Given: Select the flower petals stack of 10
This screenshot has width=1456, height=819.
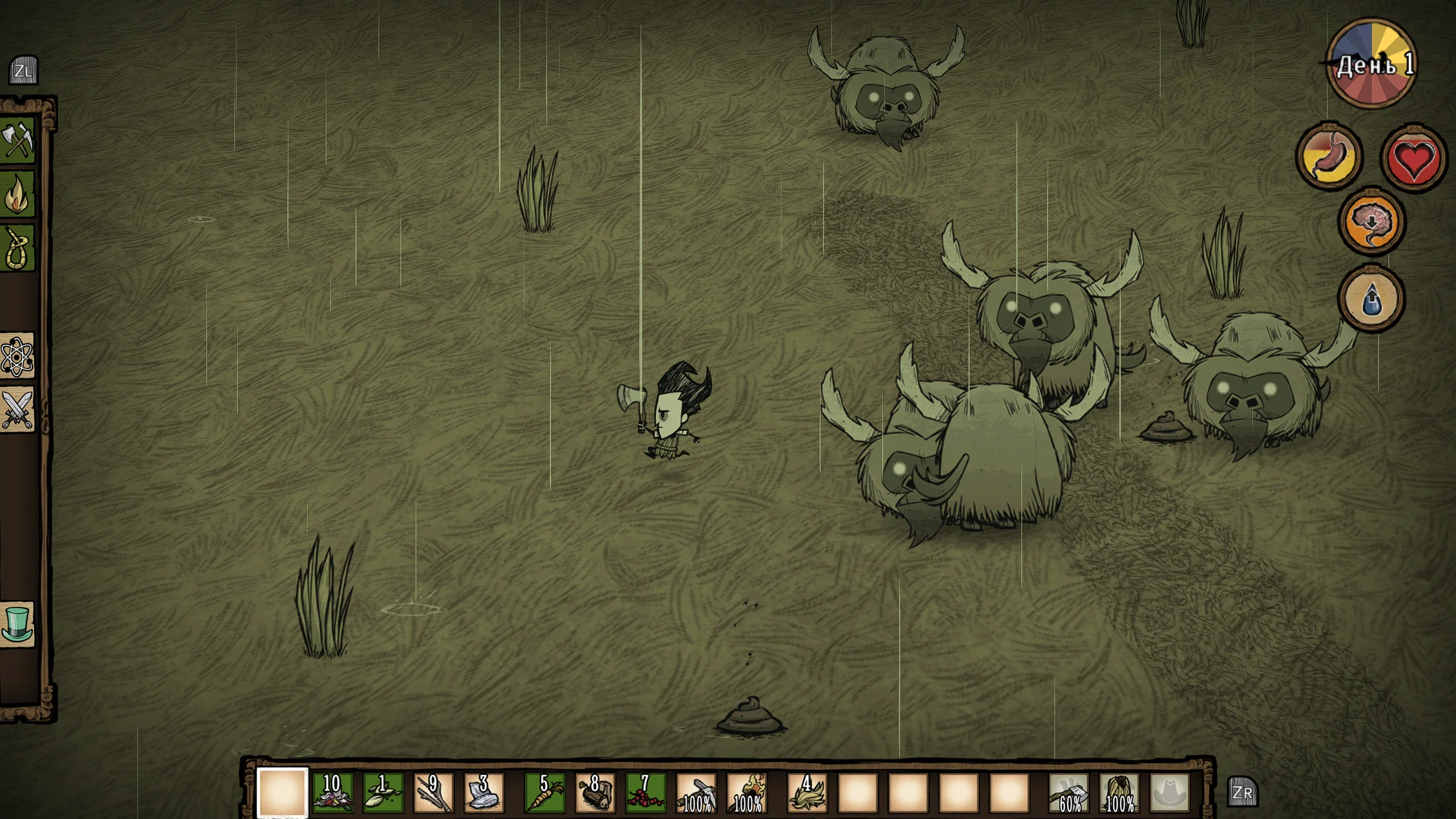Looking at the screenshot, I should [333, 792].
